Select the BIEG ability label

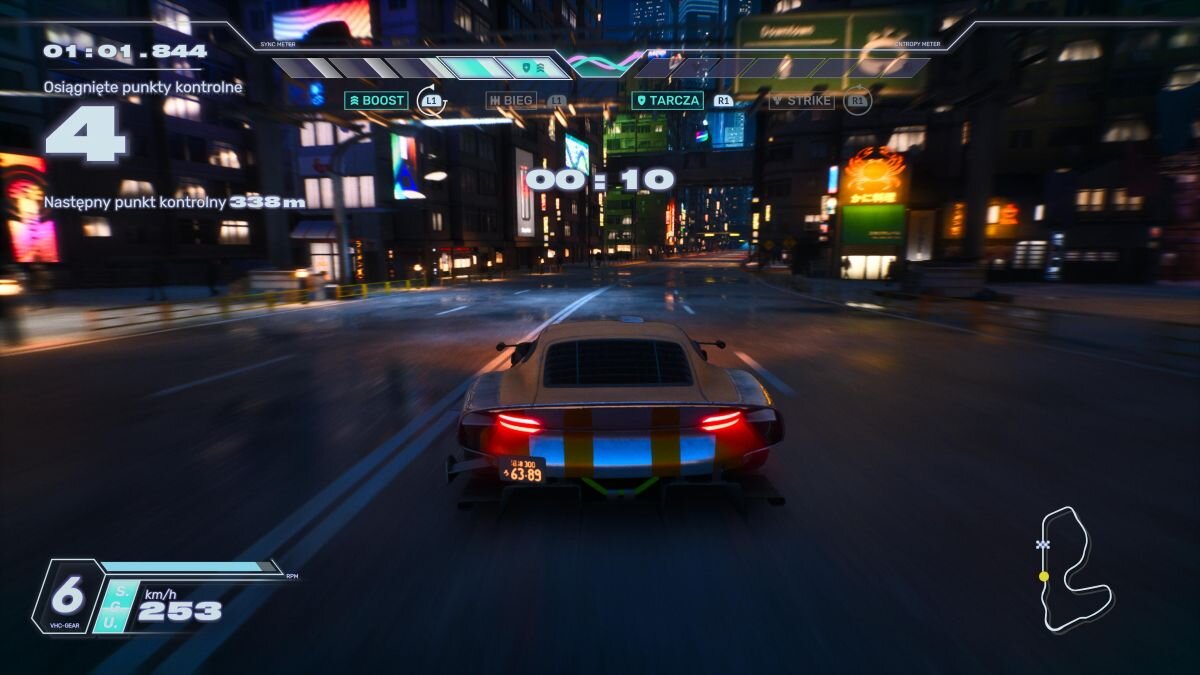coord(511,101)
